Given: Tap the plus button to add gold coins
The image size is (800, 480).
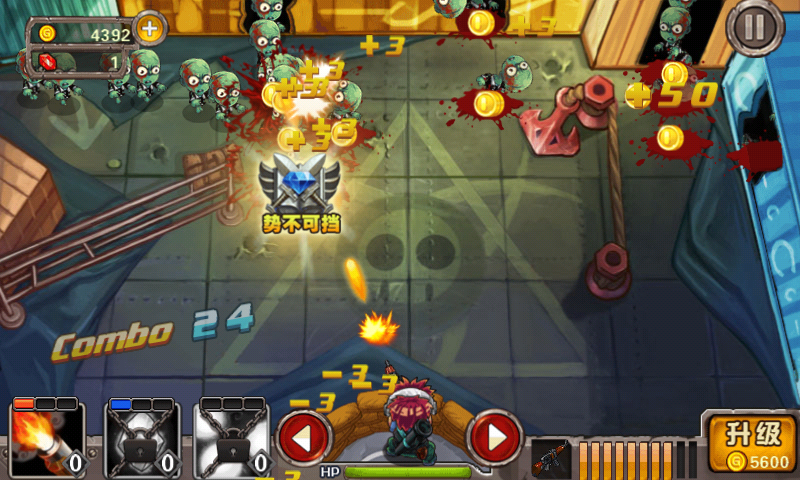Looking at the screenshot, I should tap(149, 29).
